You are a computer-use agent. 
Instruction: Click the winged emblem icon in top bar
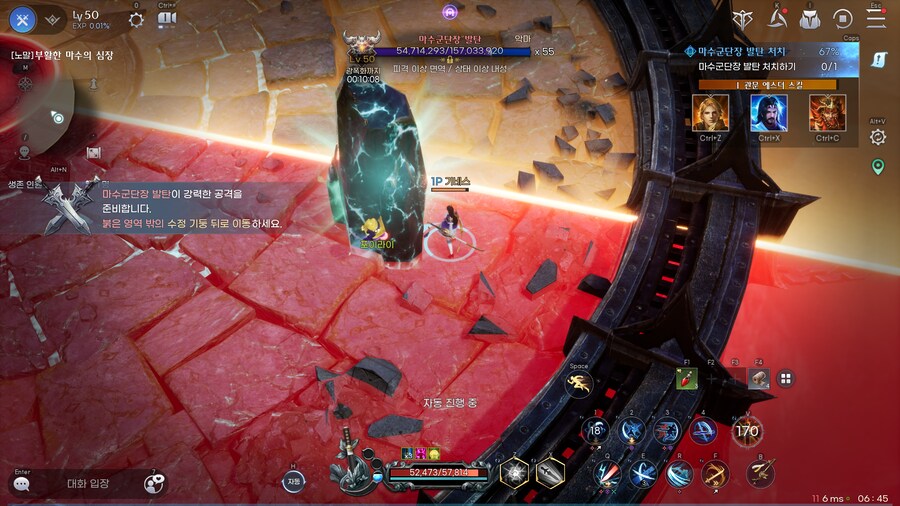click(x=742, y=18)
